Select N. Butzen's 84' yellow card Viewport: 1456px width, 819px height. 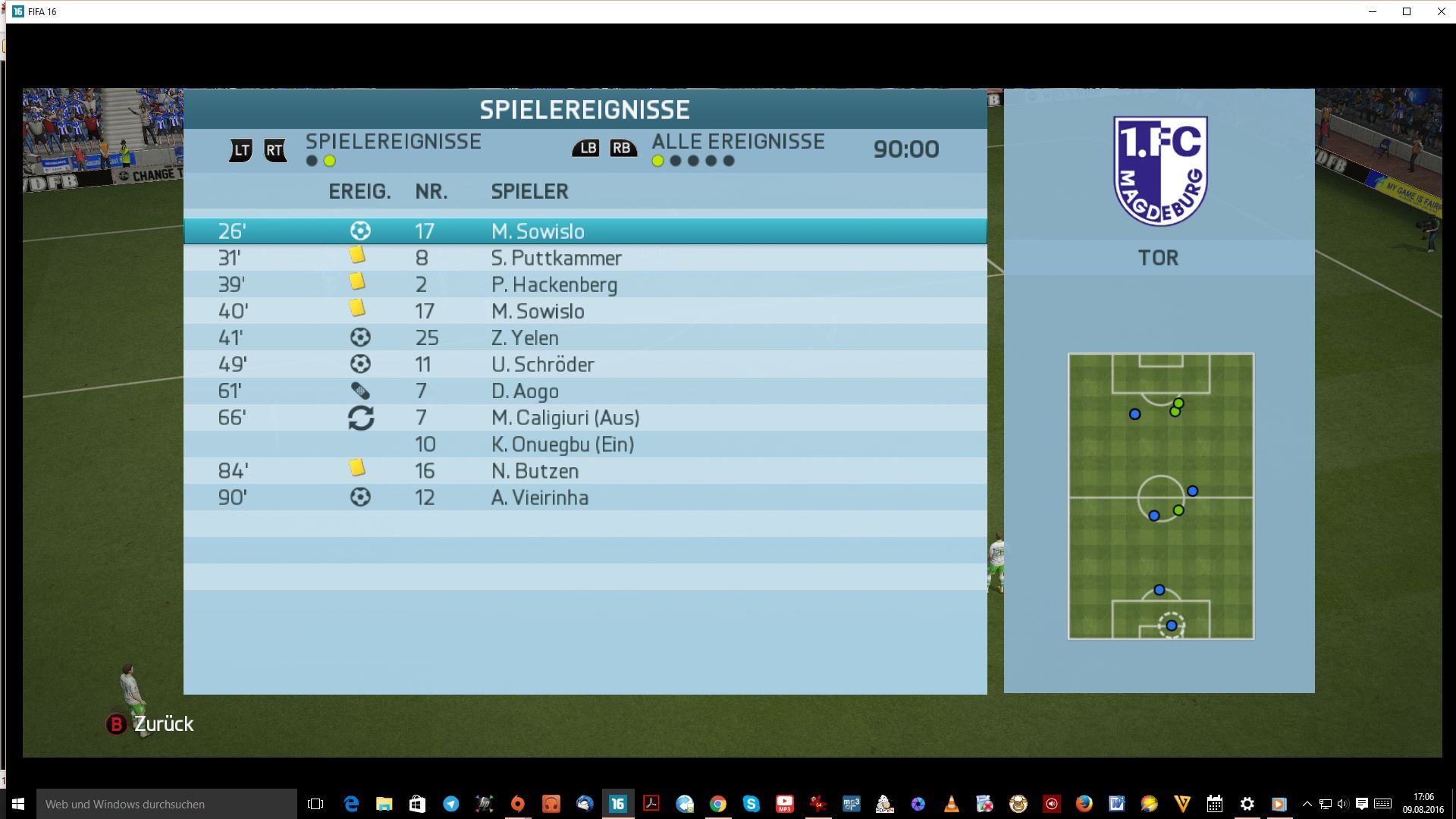coord(585,471)
